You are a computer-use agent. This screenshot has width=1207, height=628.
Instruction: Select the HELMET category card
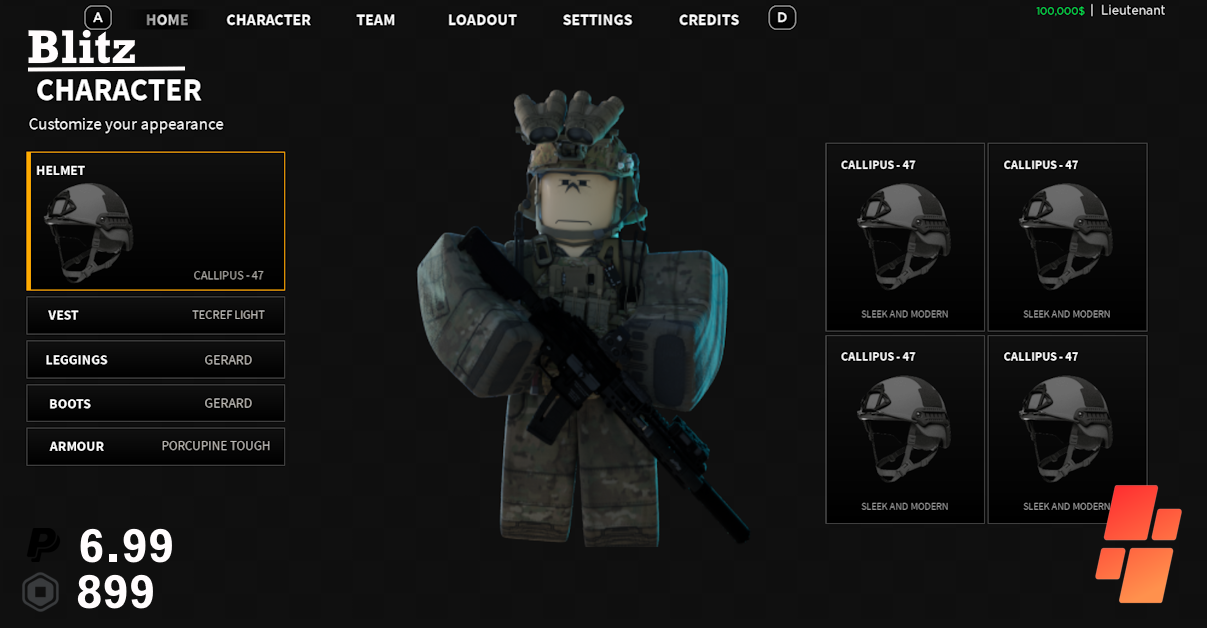156,221
